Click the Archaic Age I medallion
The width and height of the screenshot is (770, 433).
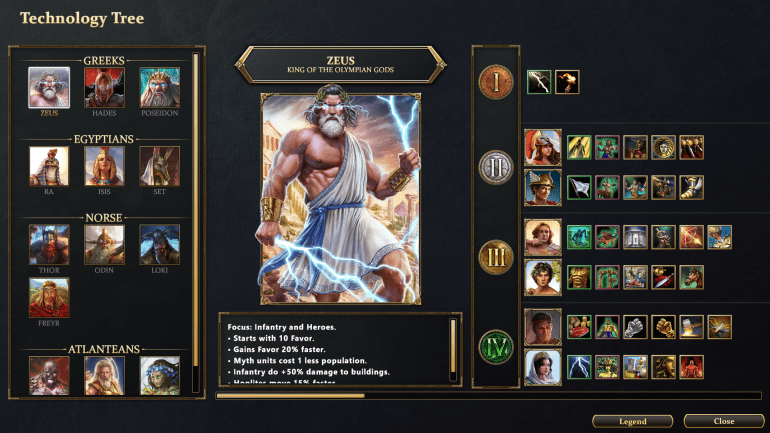pos(496,82)
